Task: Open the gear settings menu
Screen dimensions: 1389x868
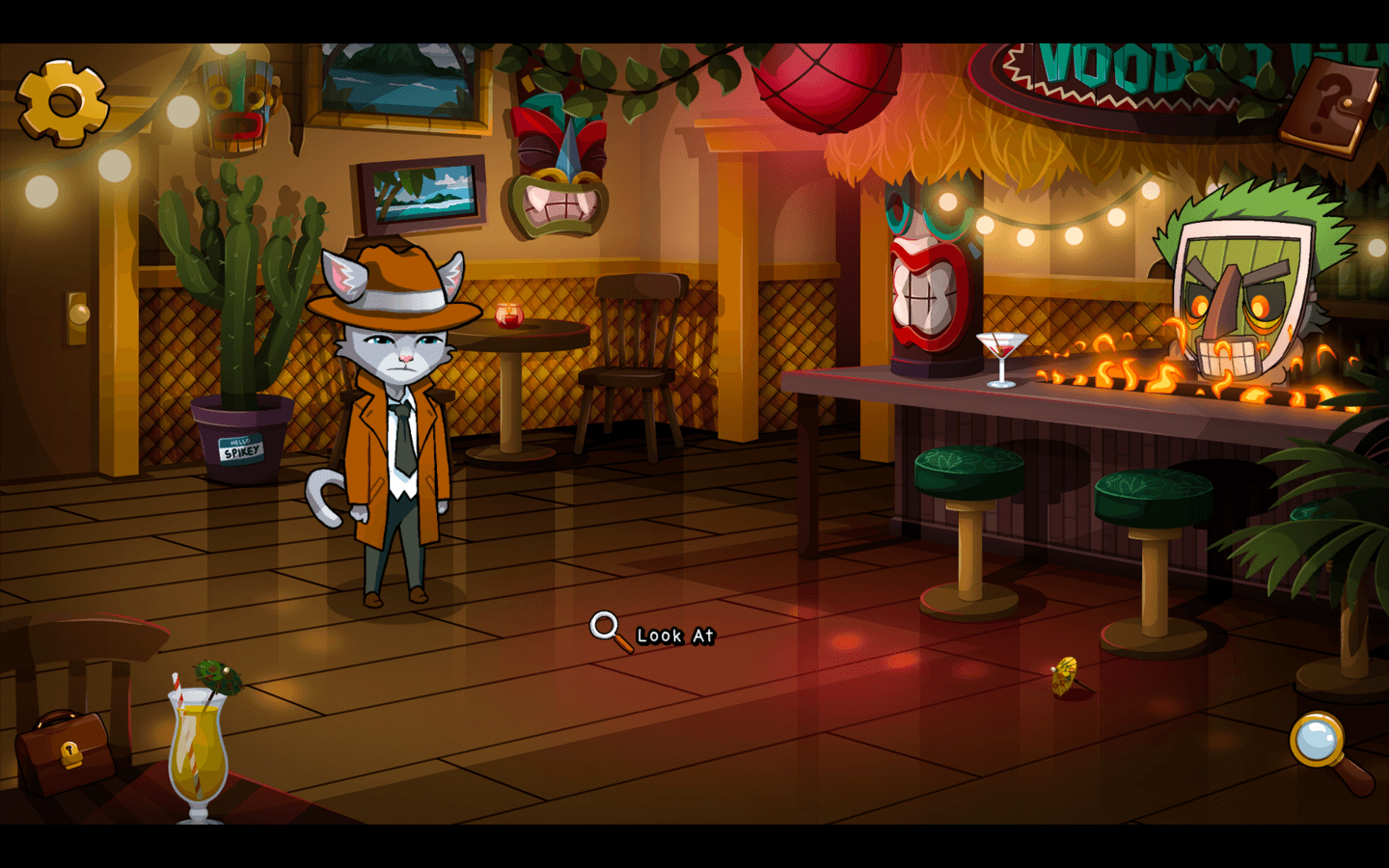Action: pyautogui.click(x=63, y=102)
